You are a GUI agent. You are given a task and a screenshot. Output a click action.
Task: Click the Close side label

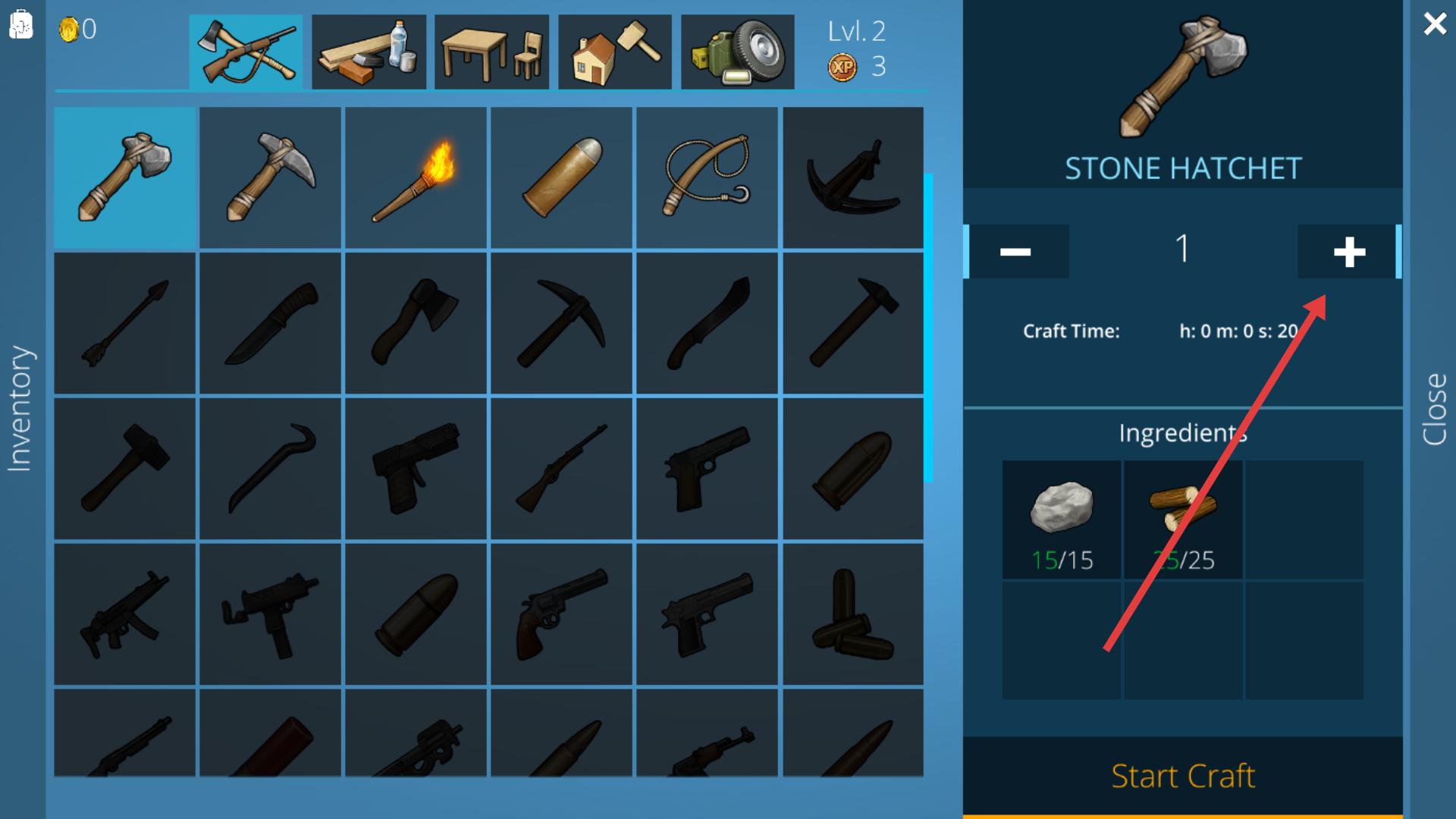pos(1434,409)
